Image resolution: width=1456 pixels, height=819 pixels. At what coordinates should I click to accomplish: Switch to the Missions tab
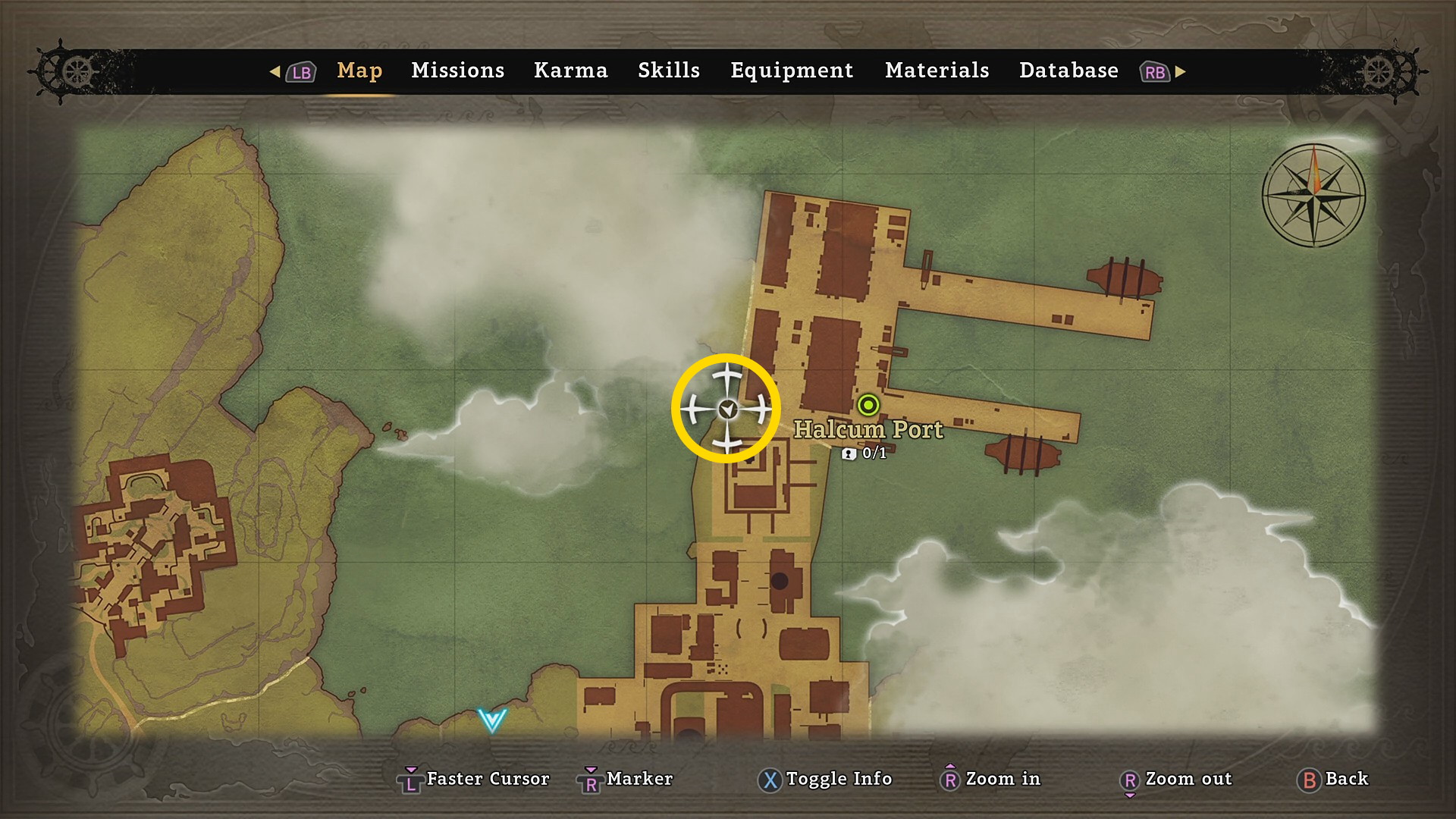tap(457, 71)
